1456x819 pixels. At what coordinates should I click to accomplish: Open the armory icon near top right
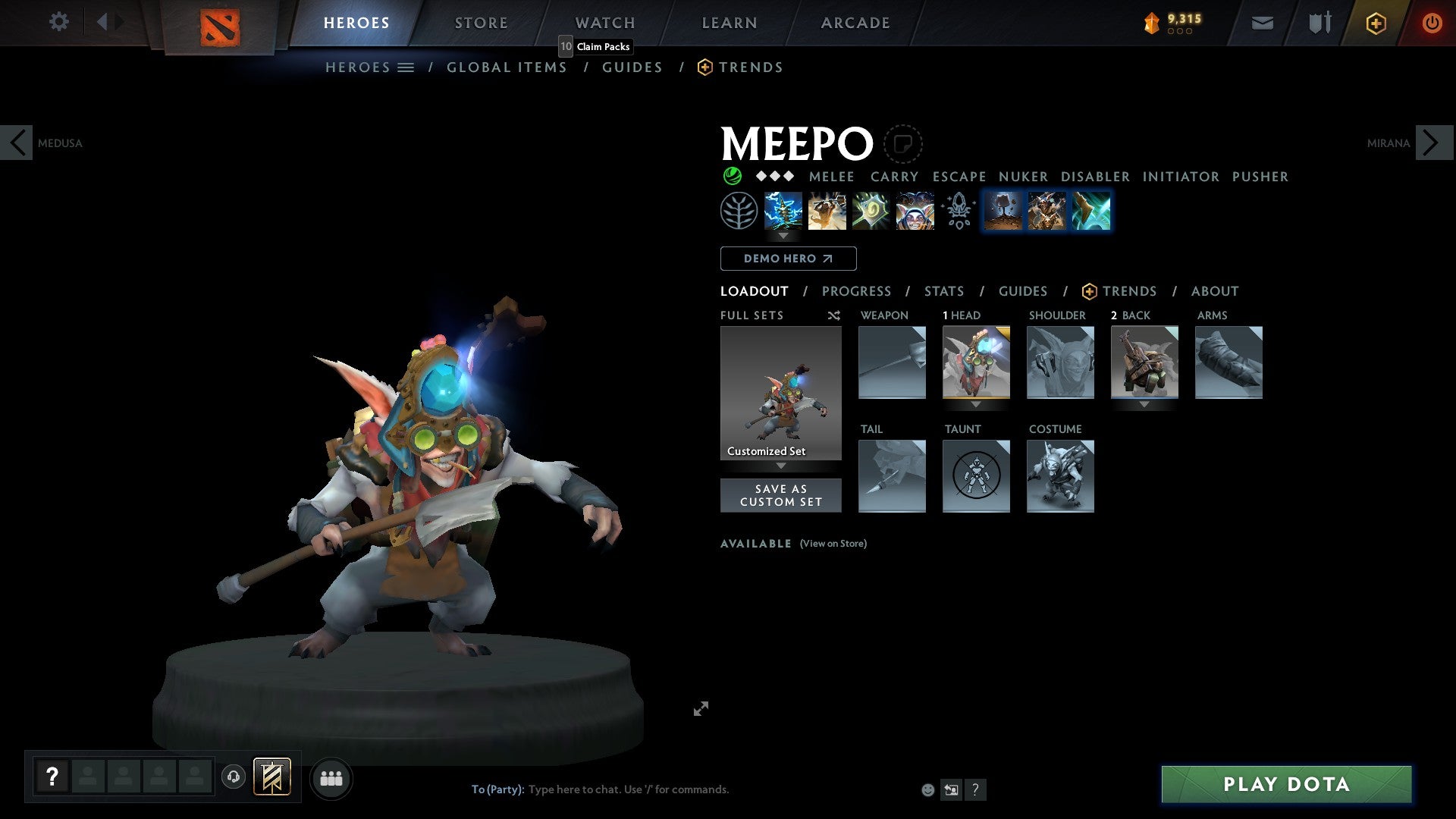click(x=1319, y=23)
